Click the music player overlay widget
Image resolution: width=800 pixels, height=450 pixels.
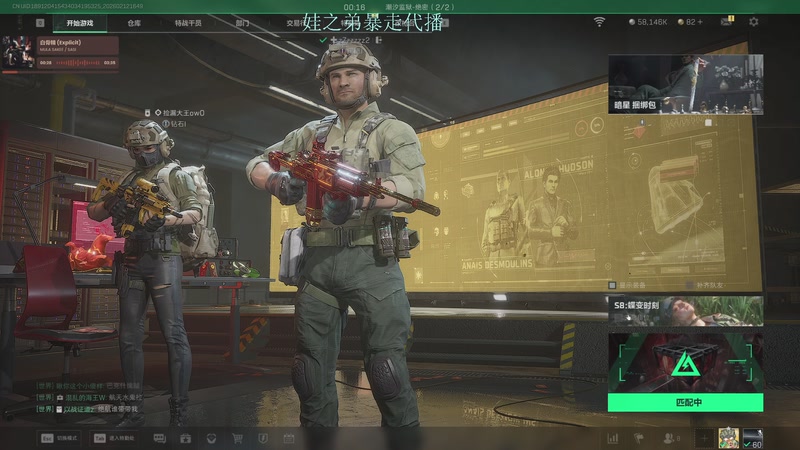click(60, 53)
